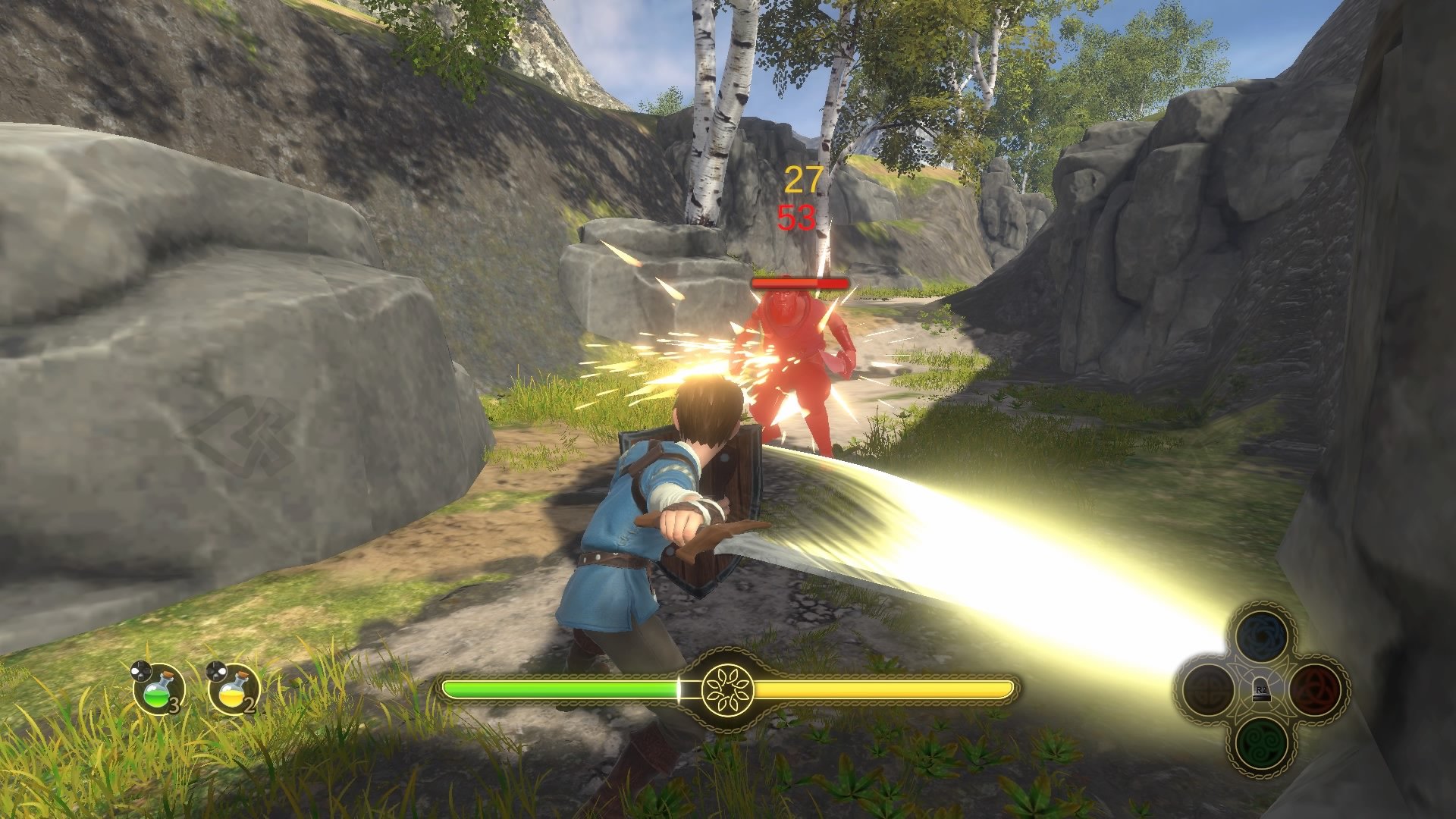
Task: Click the R2 button prompt in the spell wheel
Action: (1260, 691)
